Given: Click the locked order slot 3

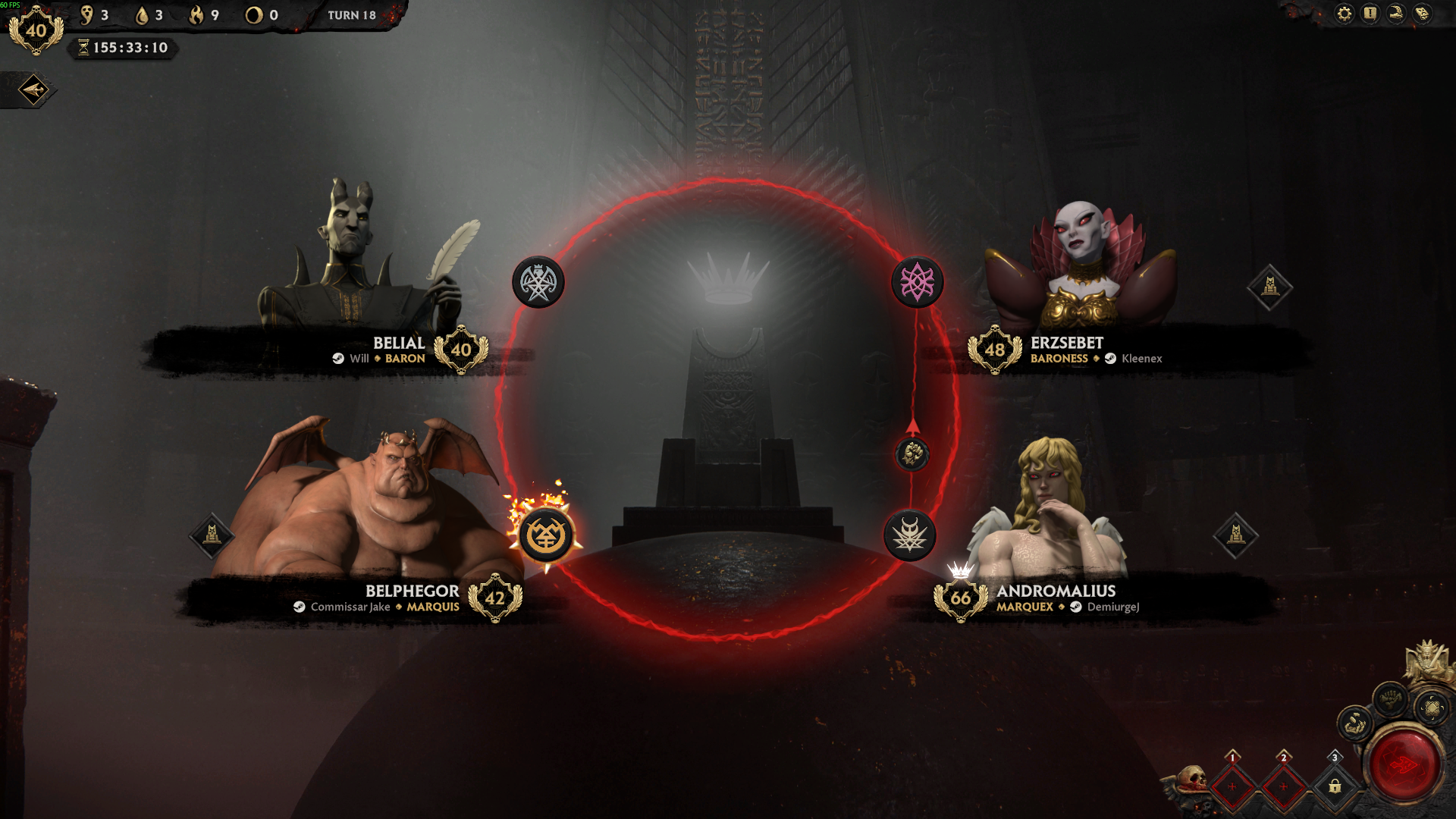Looking at the screenshot, I should [x=1335, y=786].
